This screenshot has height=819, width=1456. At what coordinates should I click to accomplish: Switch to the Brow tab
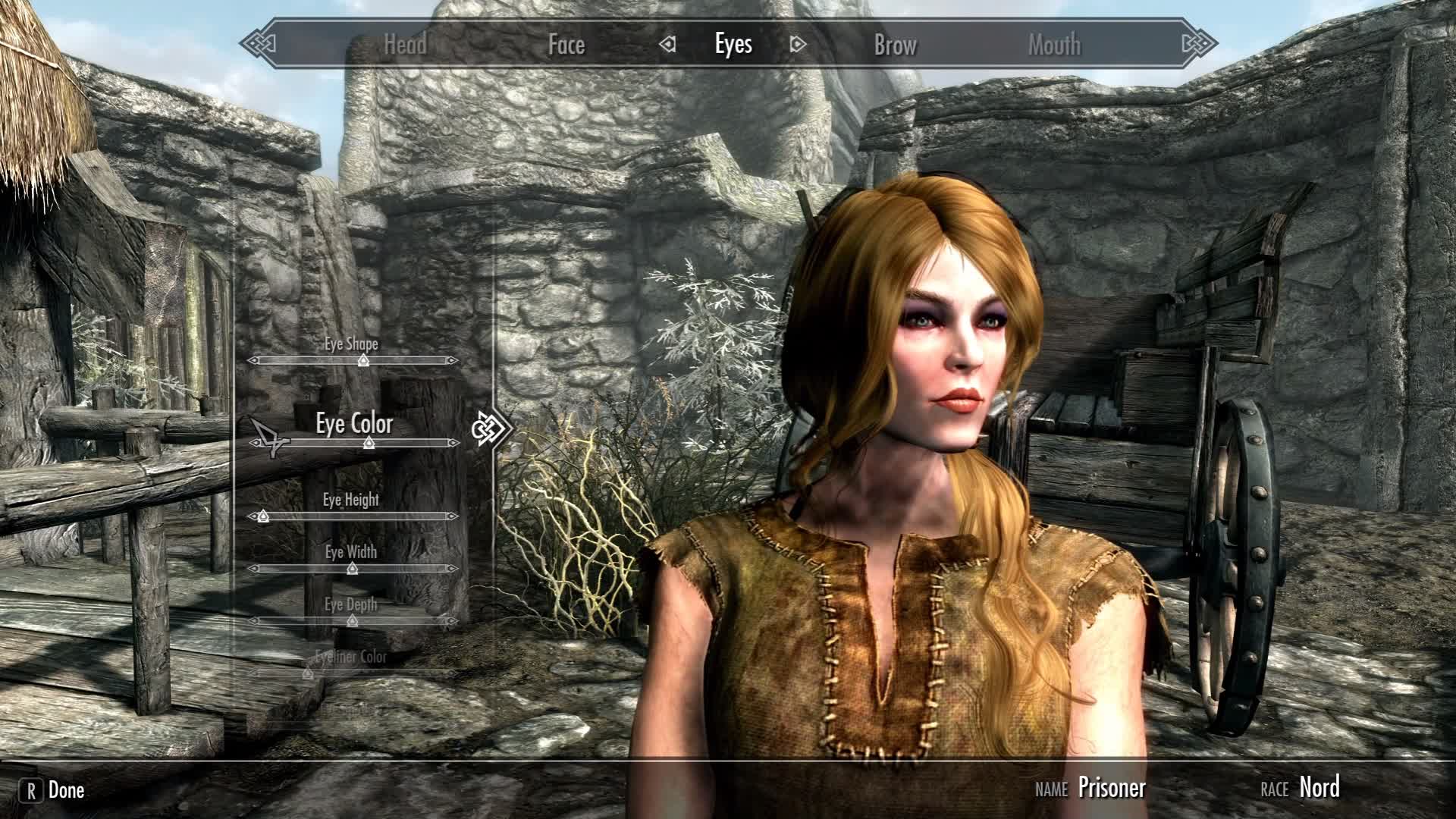click(x=895, y=45)
